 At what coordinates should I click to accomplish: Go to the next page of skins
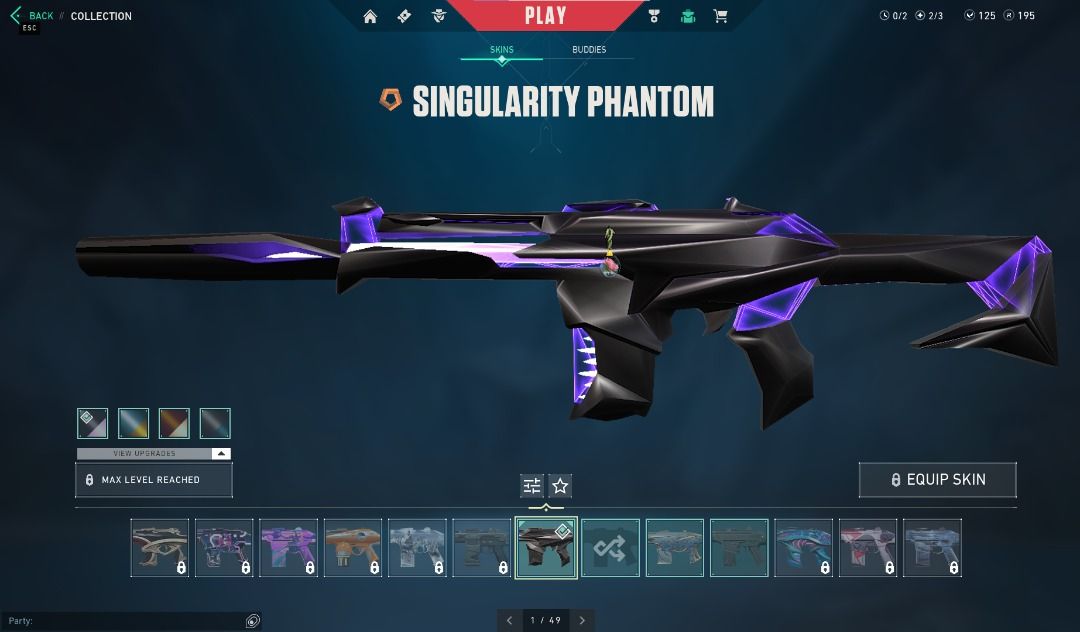pyautogui.click(x=582, y=621)
